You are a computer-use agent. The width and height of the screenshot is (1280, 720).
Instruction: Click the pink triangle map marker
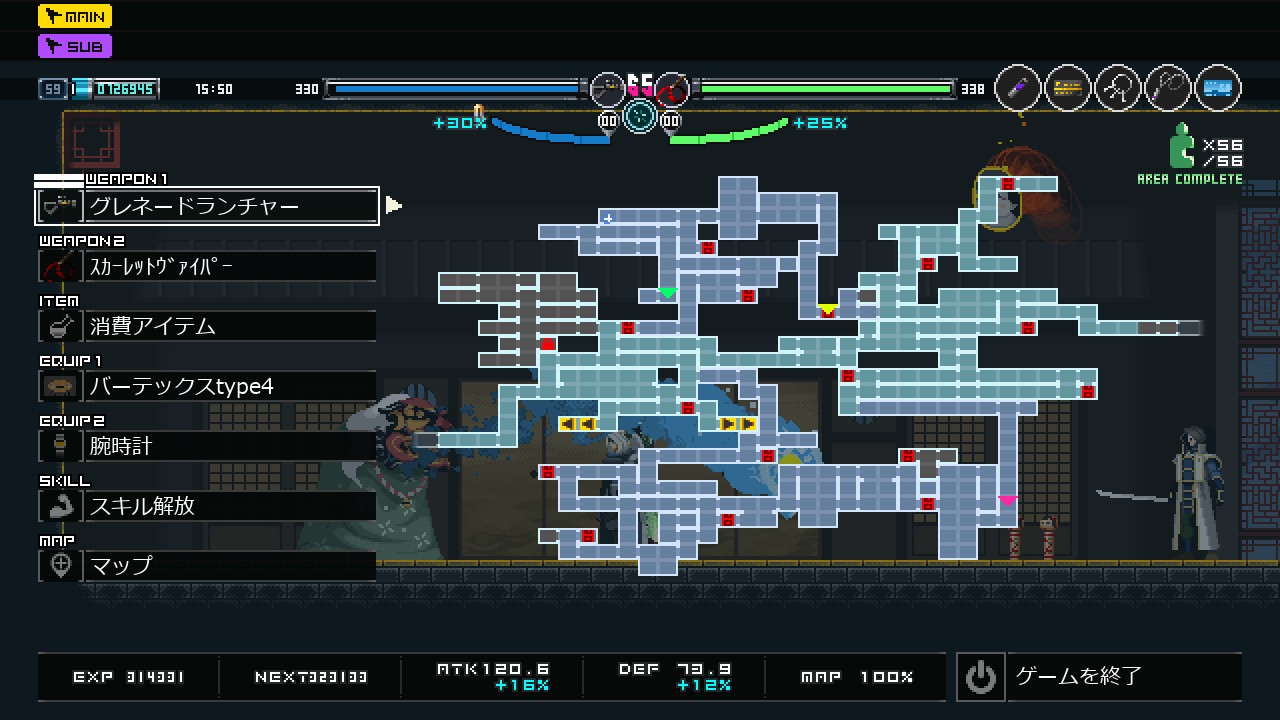point(1007,501)
